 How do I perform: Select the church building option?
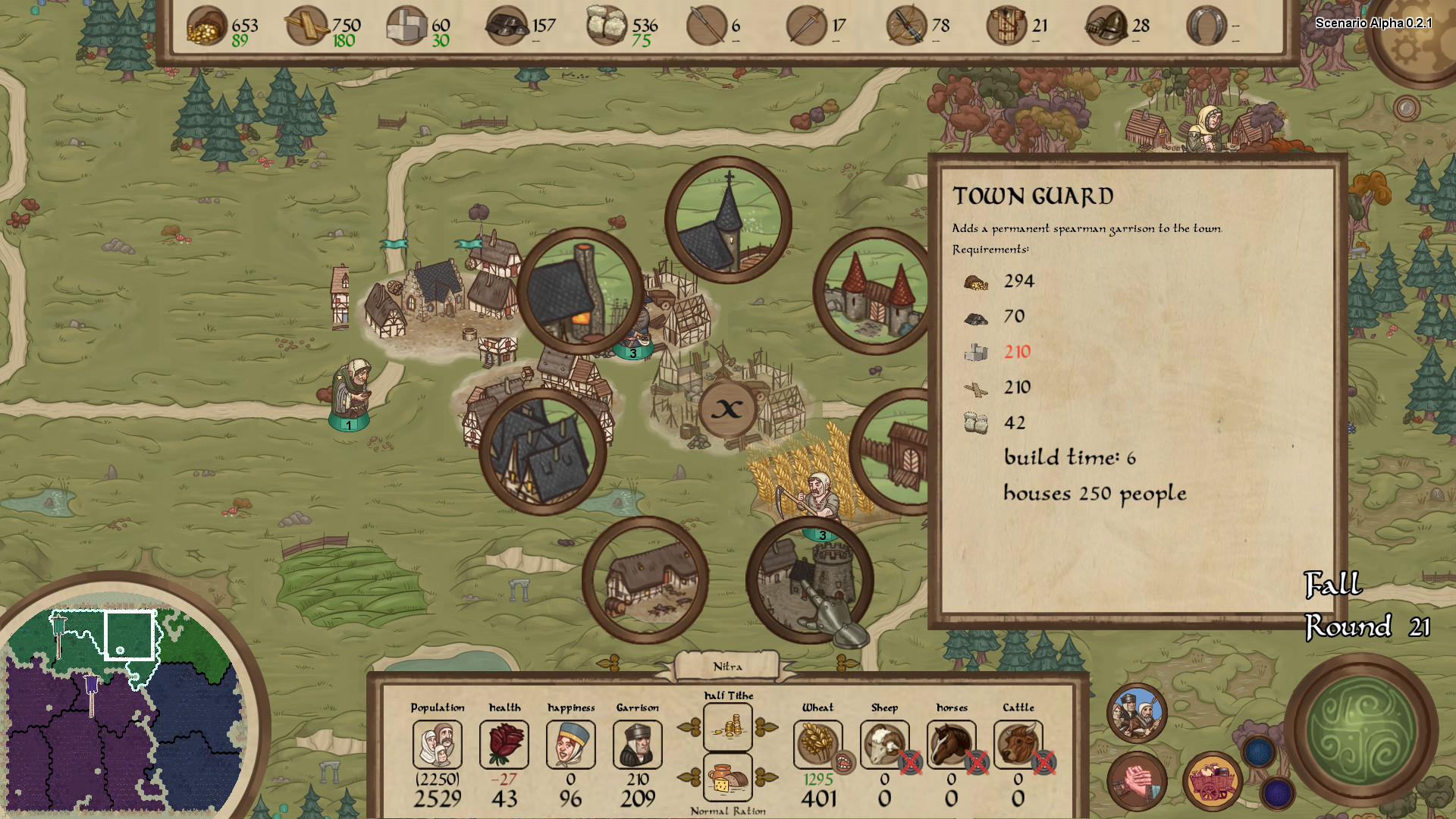[728, 220]
